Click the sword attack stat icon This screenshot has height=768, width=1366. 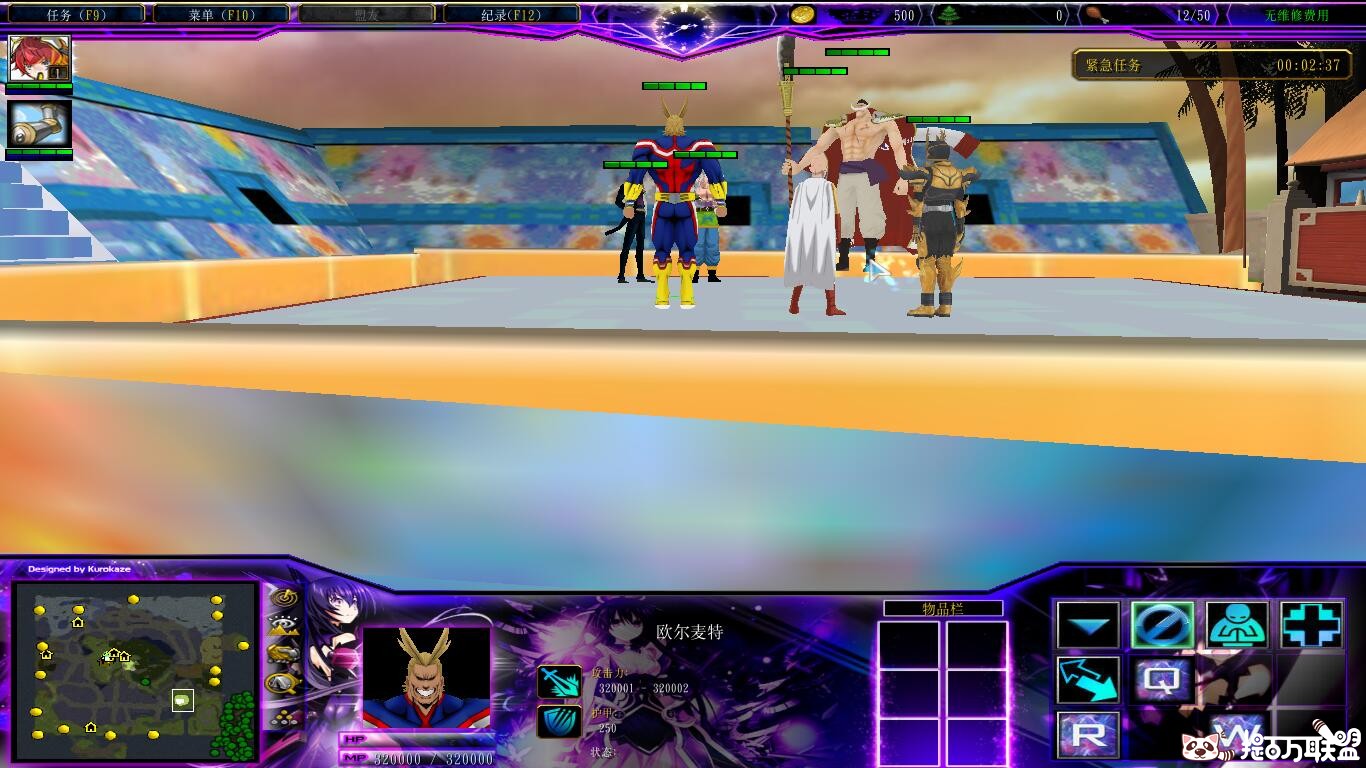point(559,682)
